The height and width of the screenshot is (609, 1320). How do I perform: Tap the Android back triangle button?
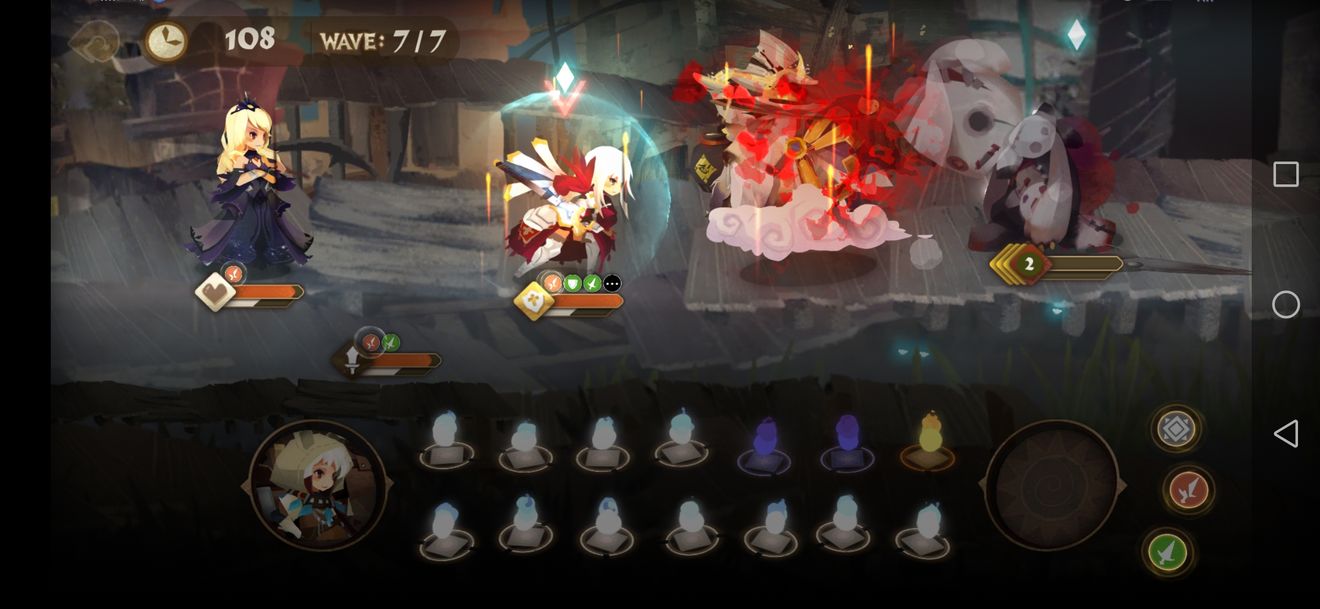(1285, 434)
